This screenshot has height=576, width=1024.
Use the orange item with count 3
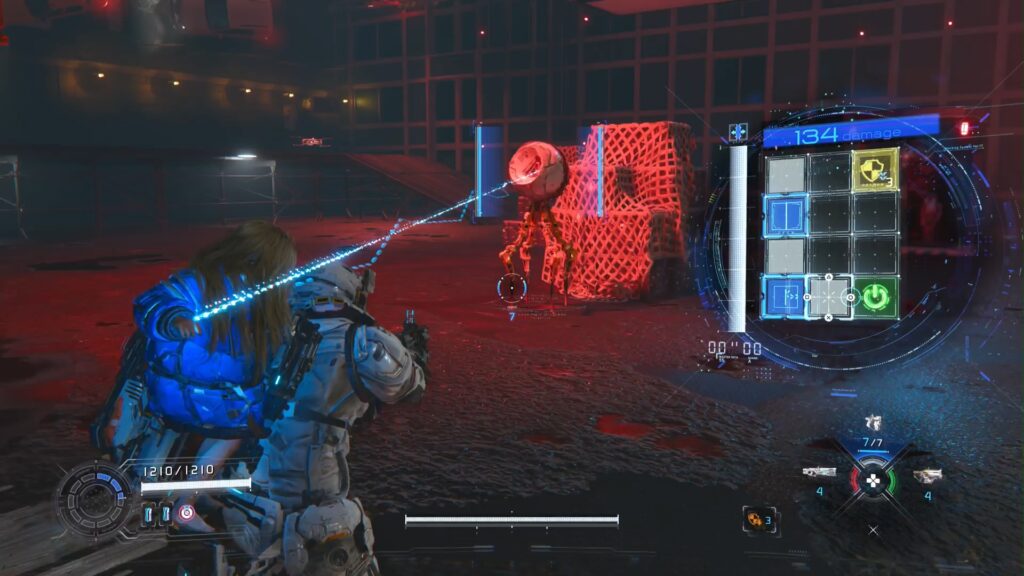756,518
